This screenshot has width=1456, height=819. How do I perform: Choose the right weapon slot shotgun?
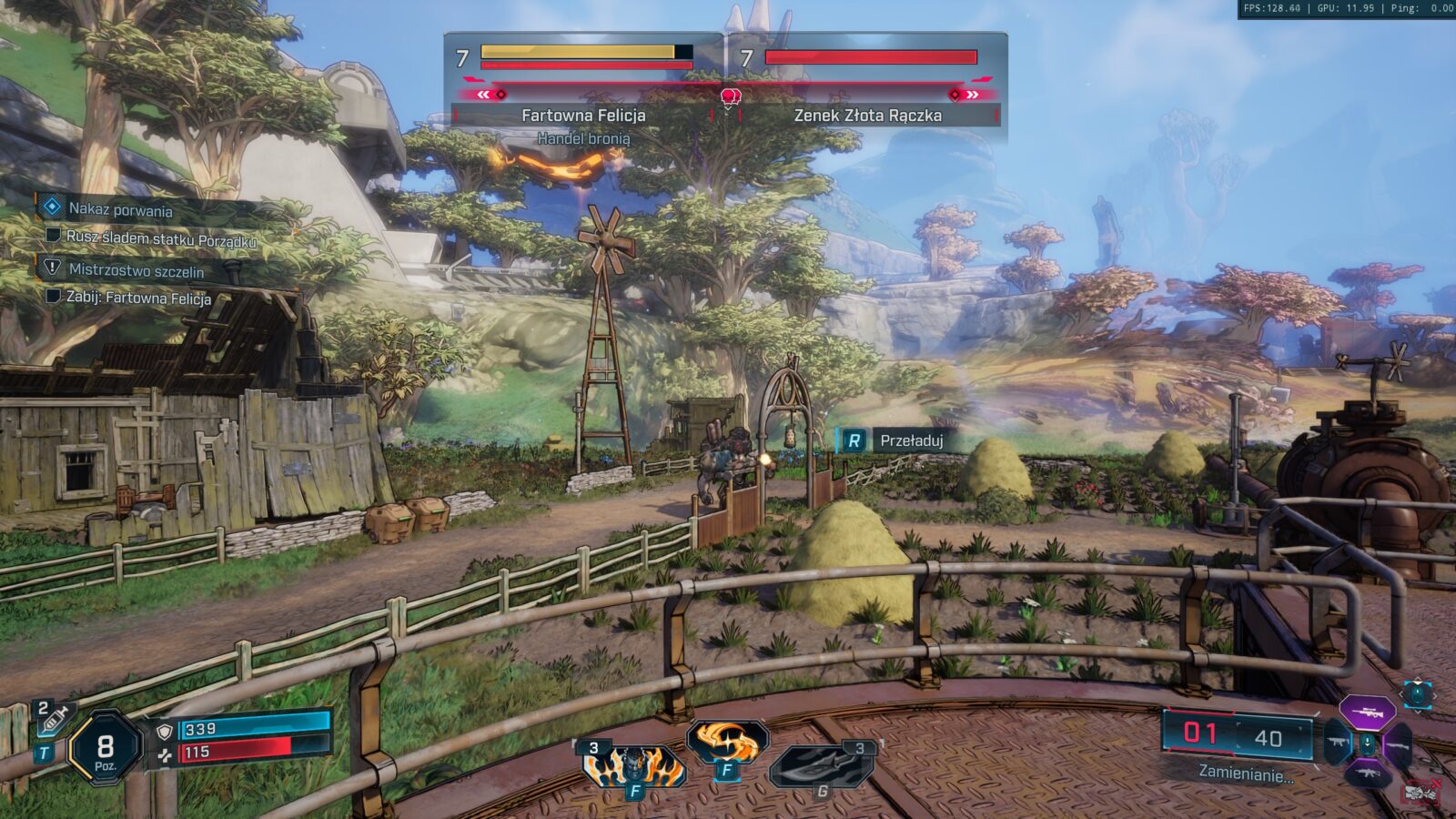pos(1398,745)
